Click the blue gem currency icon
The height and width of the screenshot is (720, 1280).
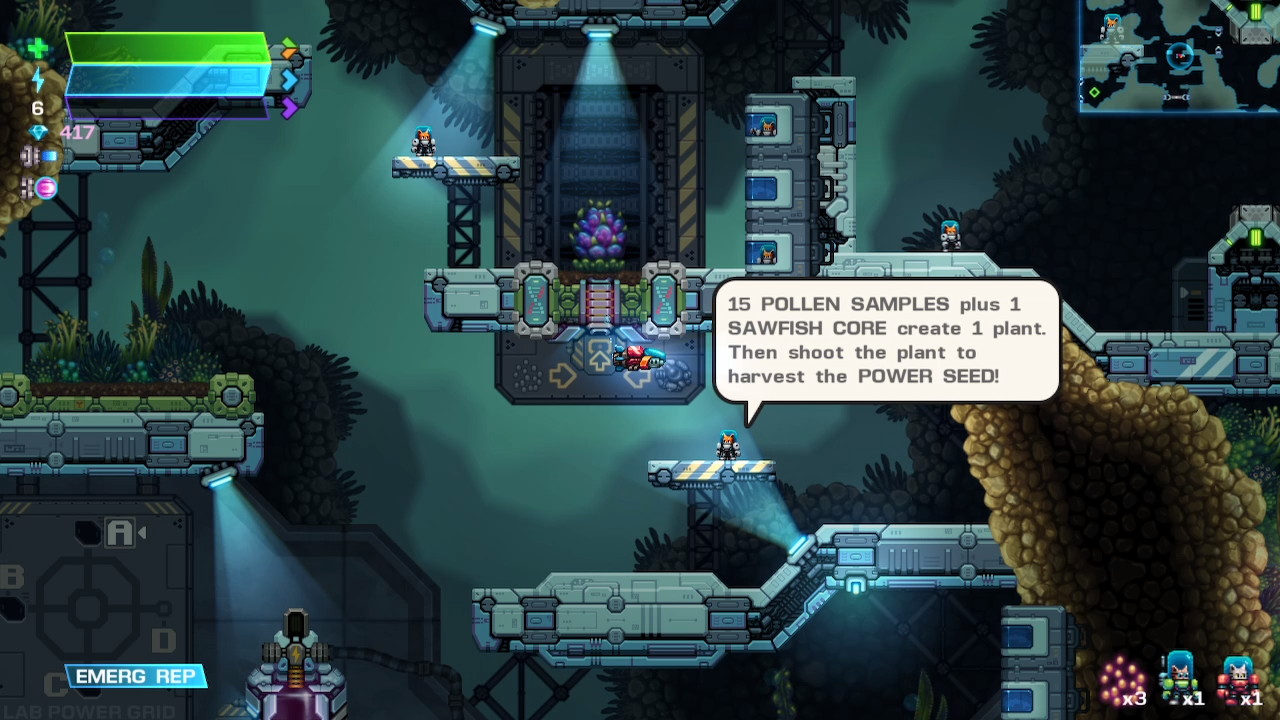(x=39, y=132)
